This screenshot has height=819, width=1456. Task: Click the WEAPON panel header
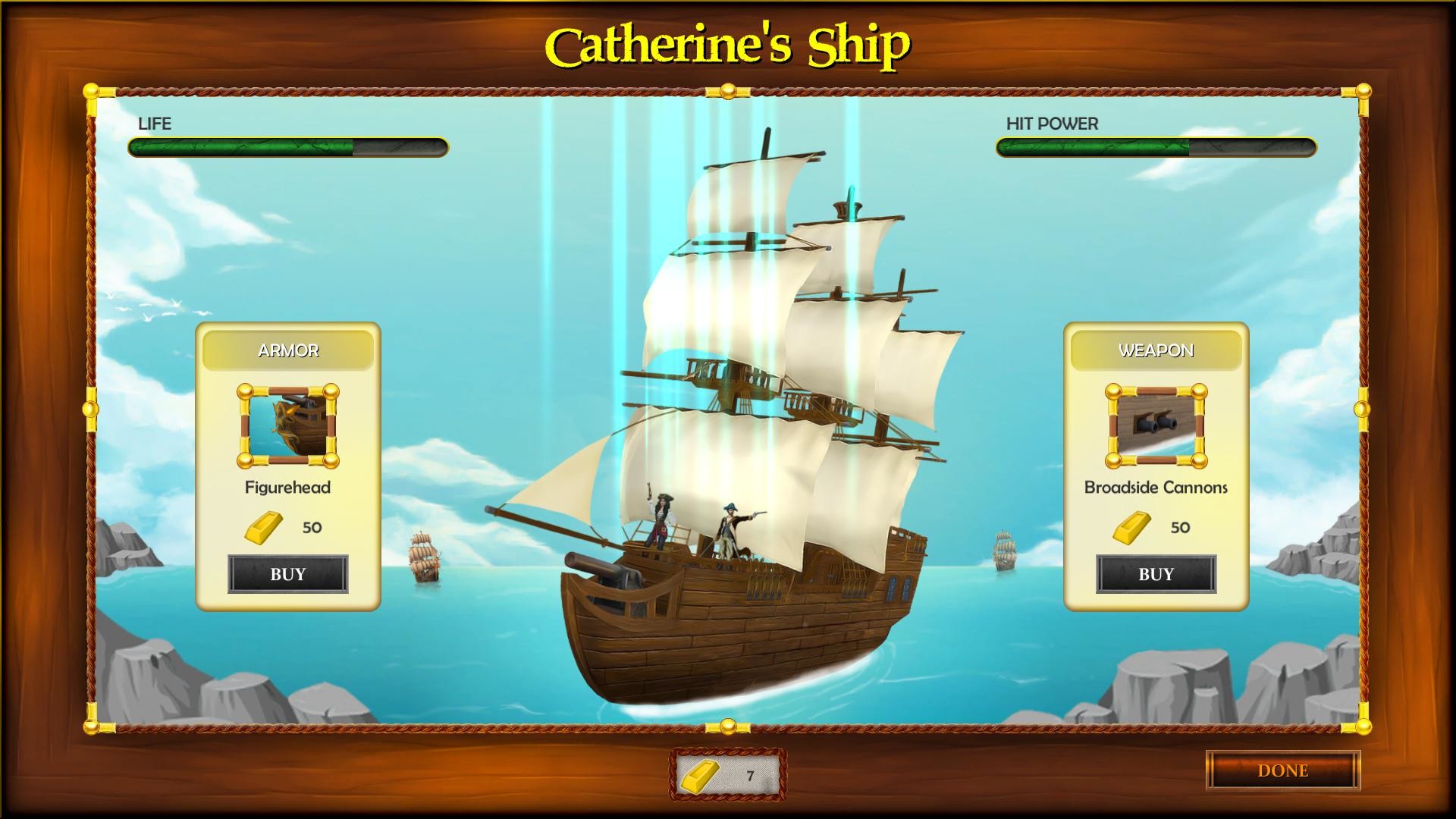[1154, 350]
